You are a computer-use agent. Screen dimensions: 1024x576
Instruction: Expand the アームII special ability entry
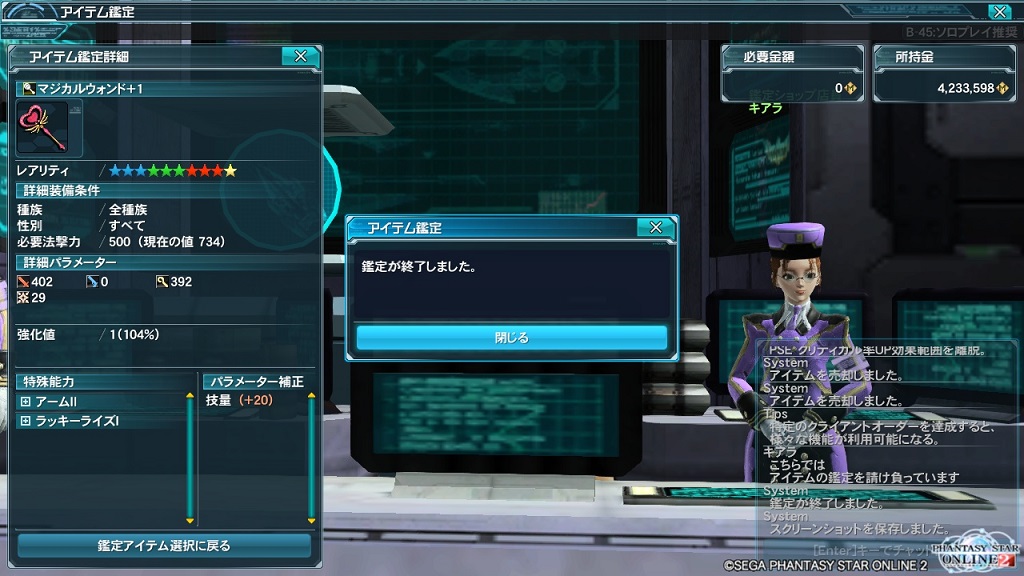(x=25, y=401)
